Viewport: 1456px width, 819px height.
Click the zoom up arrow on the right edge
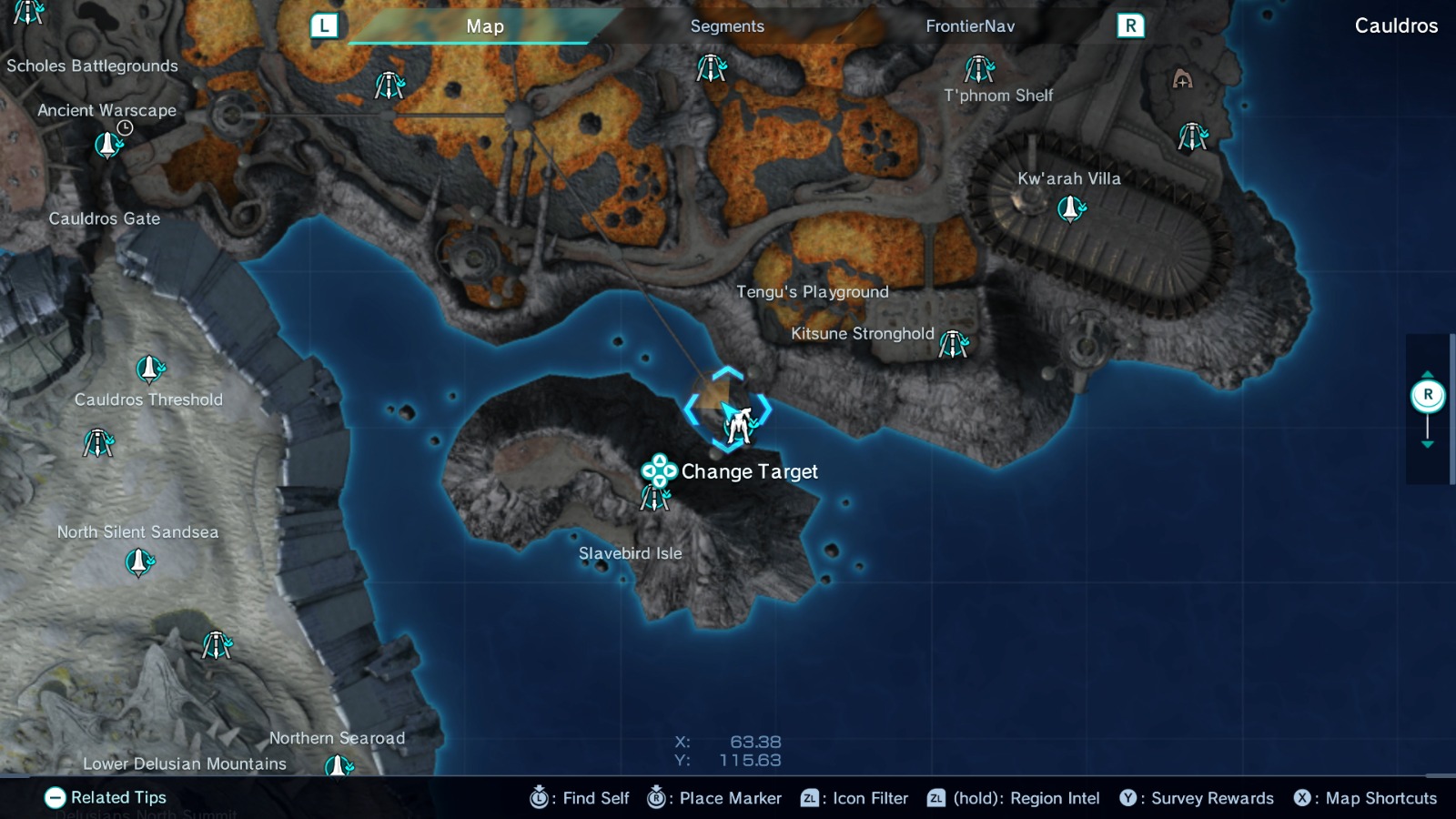pos(1429,372)
